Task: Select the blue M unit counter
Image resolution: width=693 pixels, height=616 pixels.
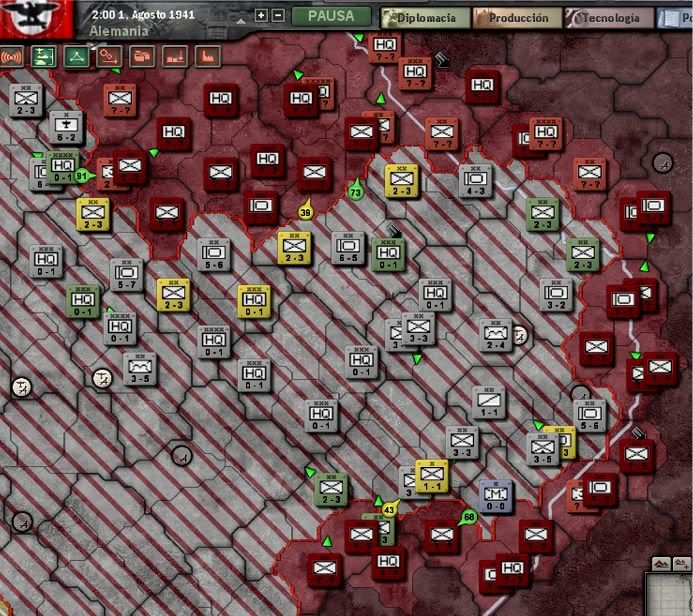Action: click(496, 495)
